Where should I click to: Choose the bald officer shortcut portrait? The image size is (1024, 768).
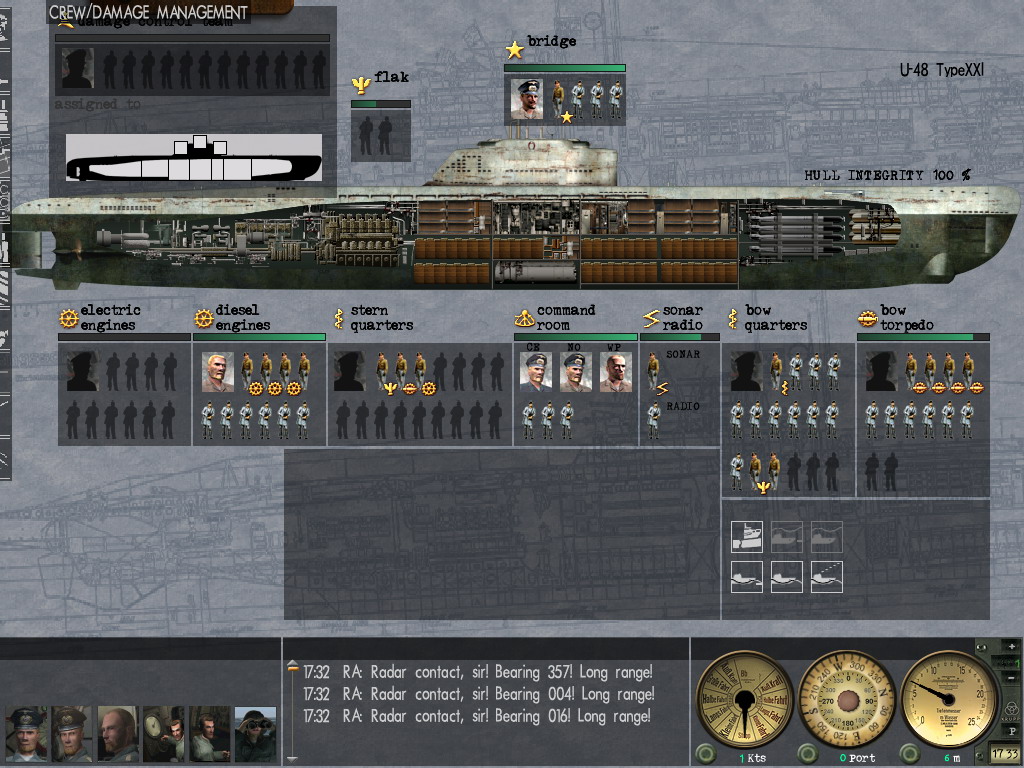click(x=117, y=734)
